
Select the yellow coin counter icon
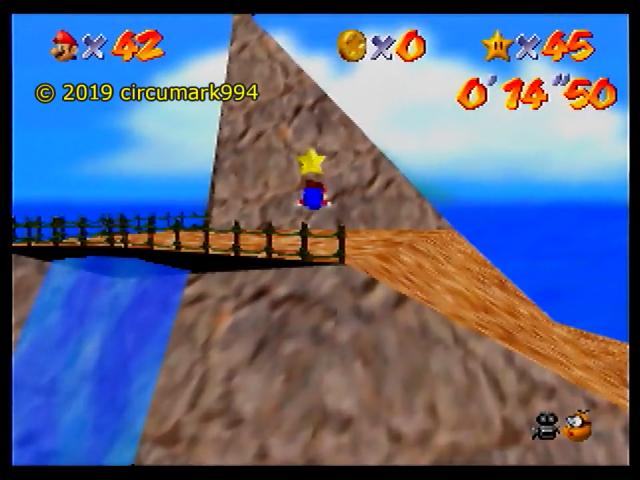[351, 44]
